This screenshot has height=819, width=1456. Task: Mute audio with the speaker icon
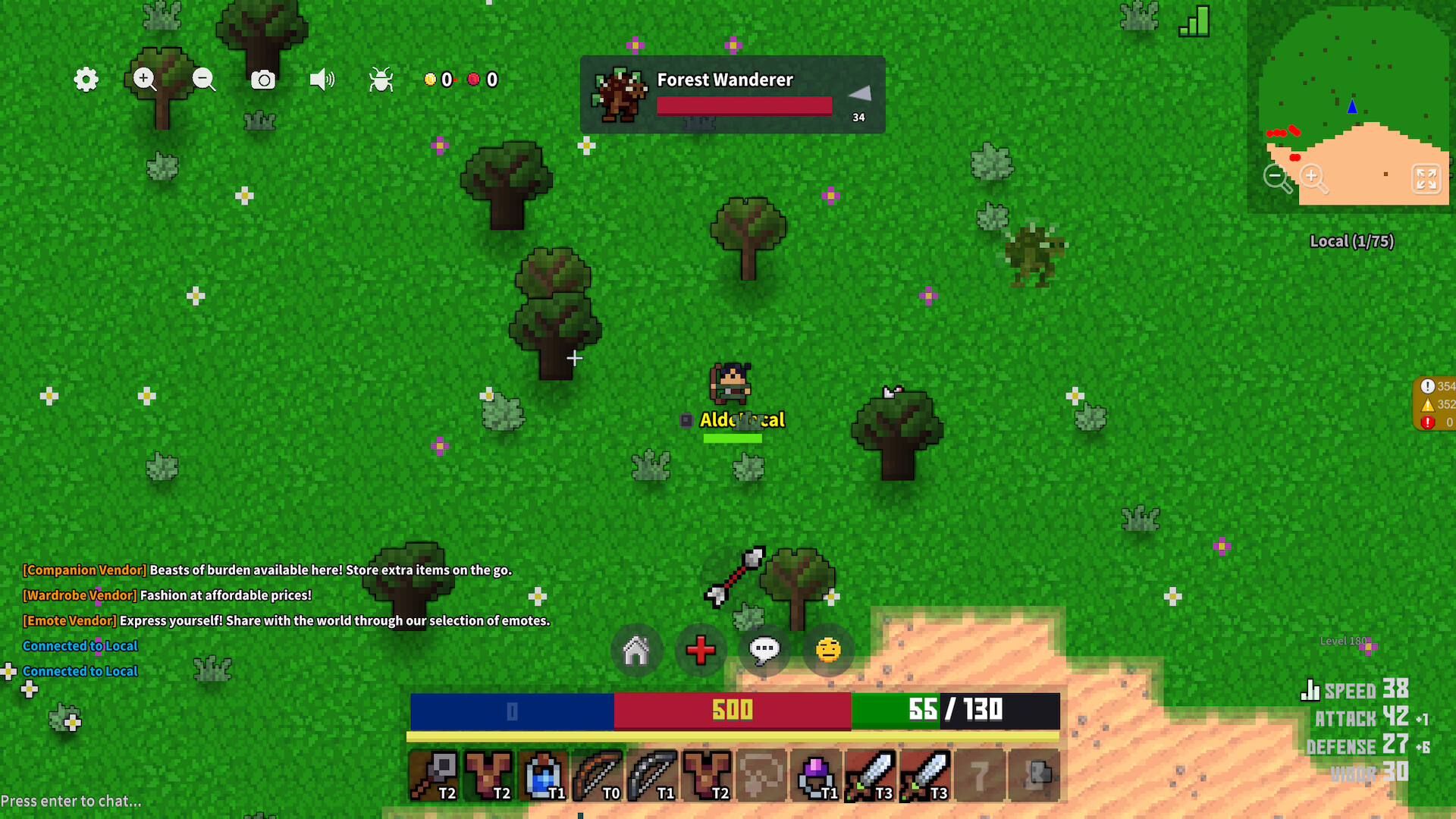[x=322, y=79]
